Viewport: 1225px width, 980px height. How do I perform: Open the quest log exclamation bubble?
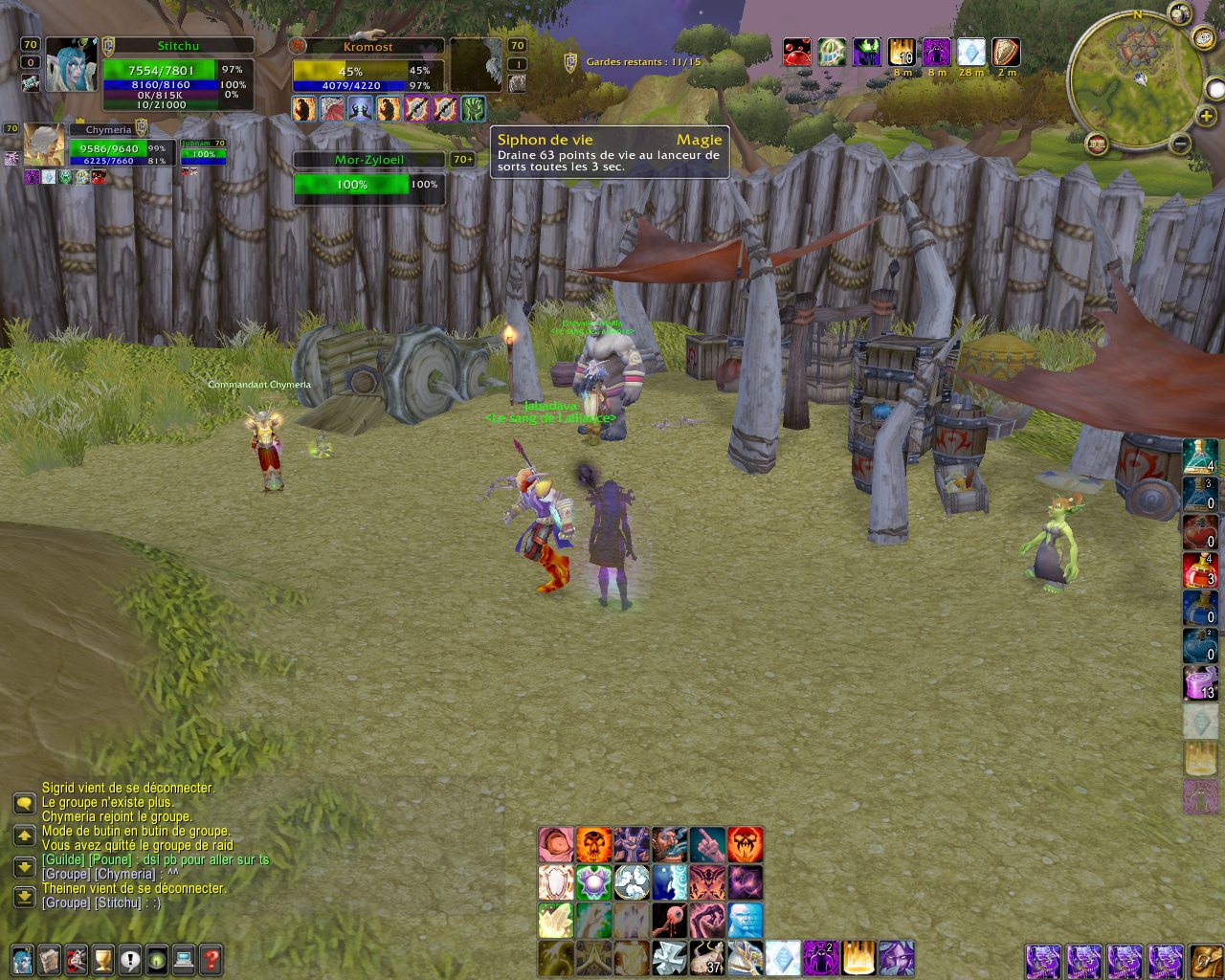coord(130,958)
